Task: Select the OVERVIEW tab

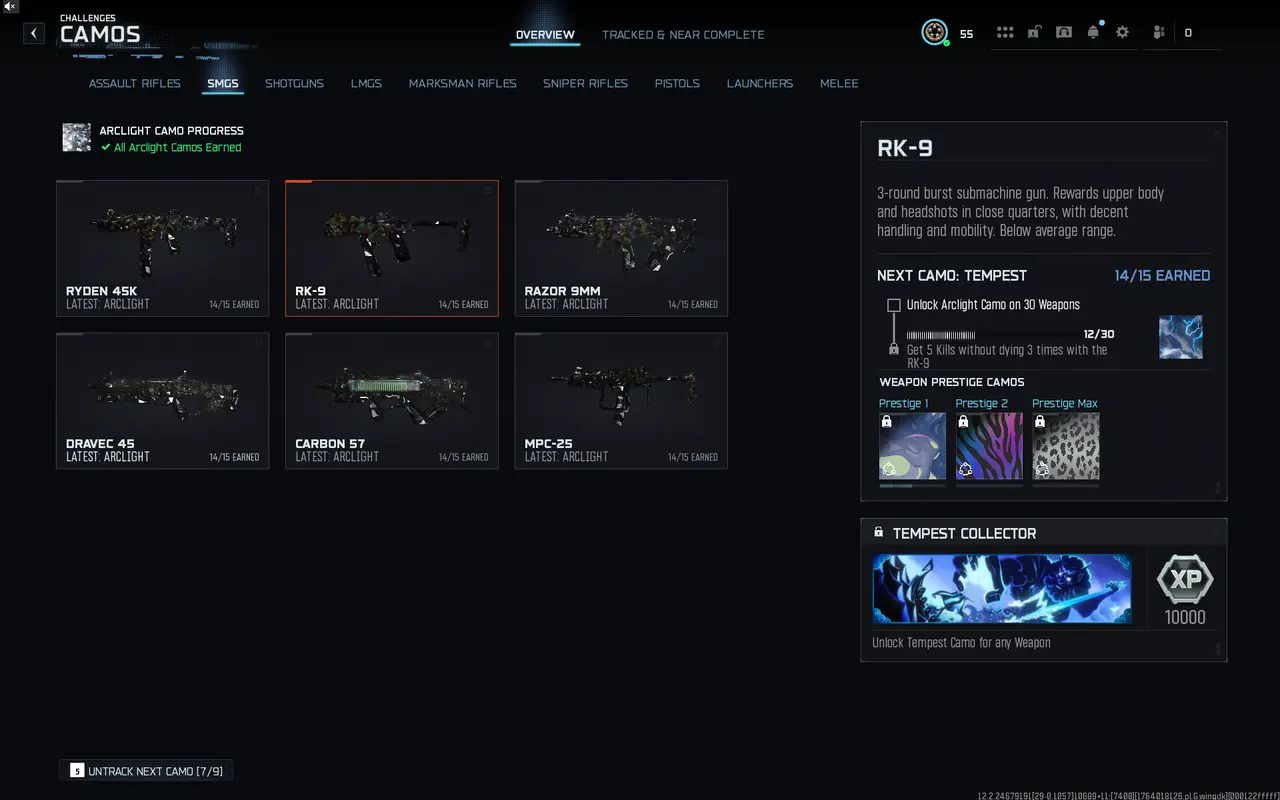Action: coord(544,34)
